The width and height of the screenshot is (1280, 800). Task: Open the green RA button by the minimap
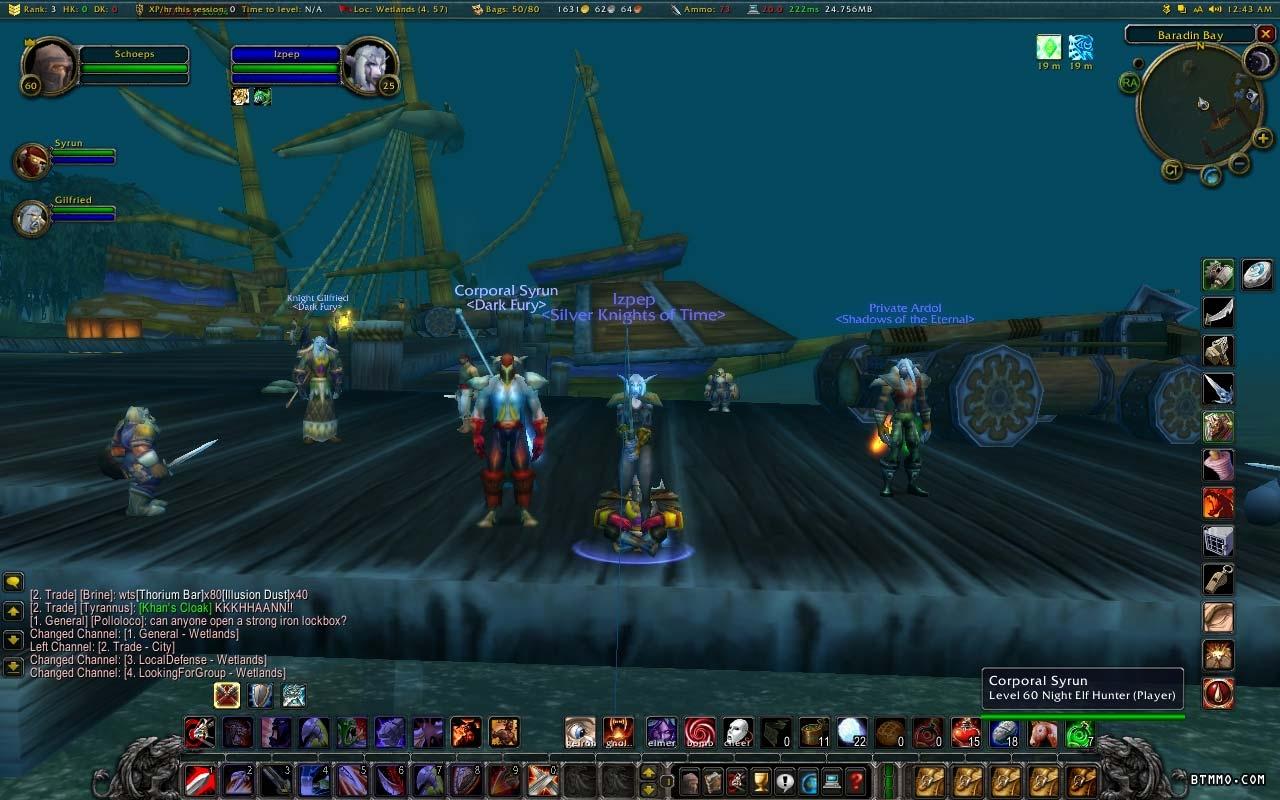1130,82
